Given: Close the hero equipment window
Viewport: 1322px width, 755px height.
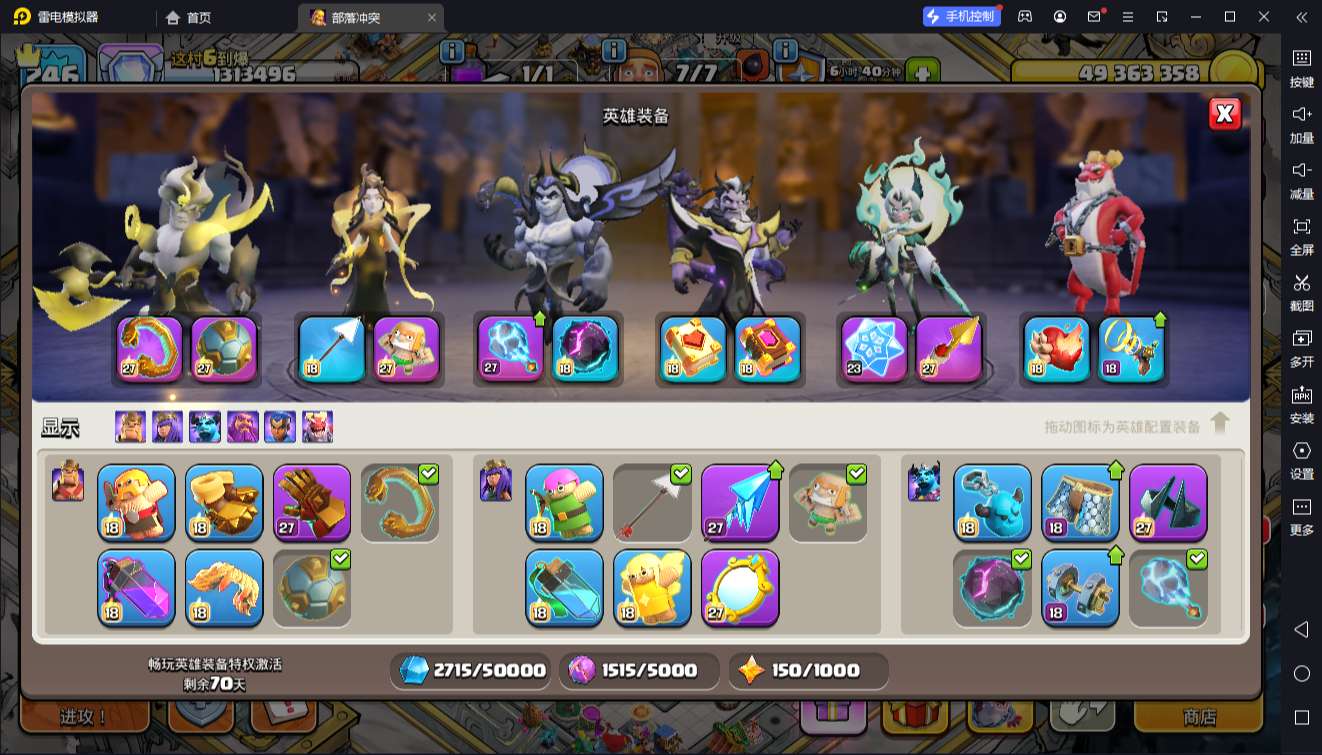Looking at the screenshot, I should click(1224, 114).
